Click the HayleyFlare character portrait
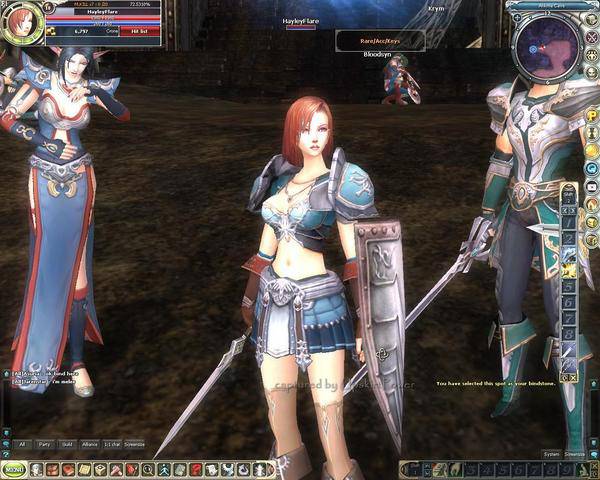600x480 pixels. 18,24
